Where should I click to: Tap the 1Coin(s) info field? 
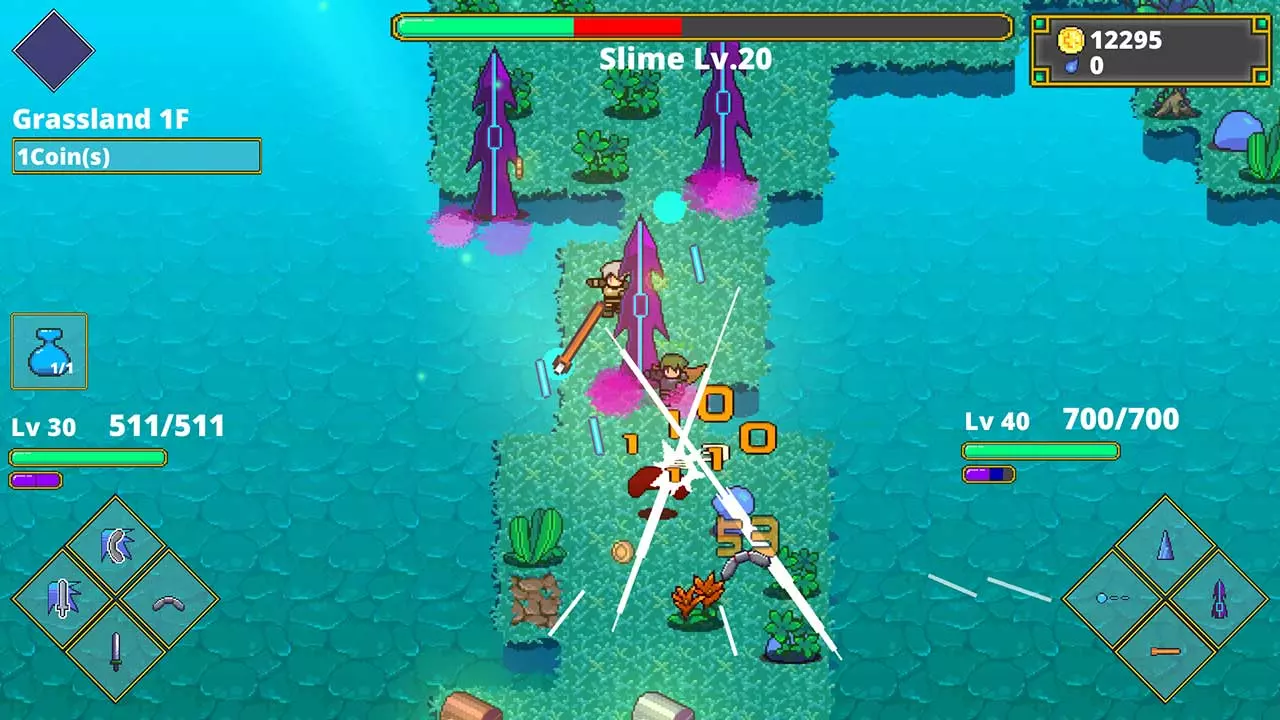pyautogui.click(x=137, y=156)
